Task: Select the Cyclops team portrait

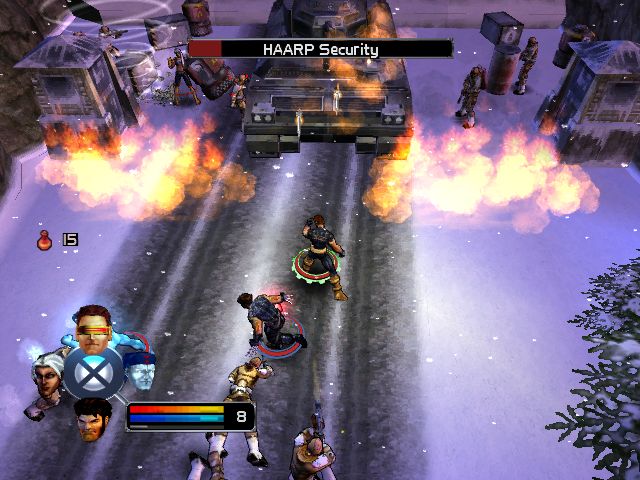Action: (x=95, y=326)
